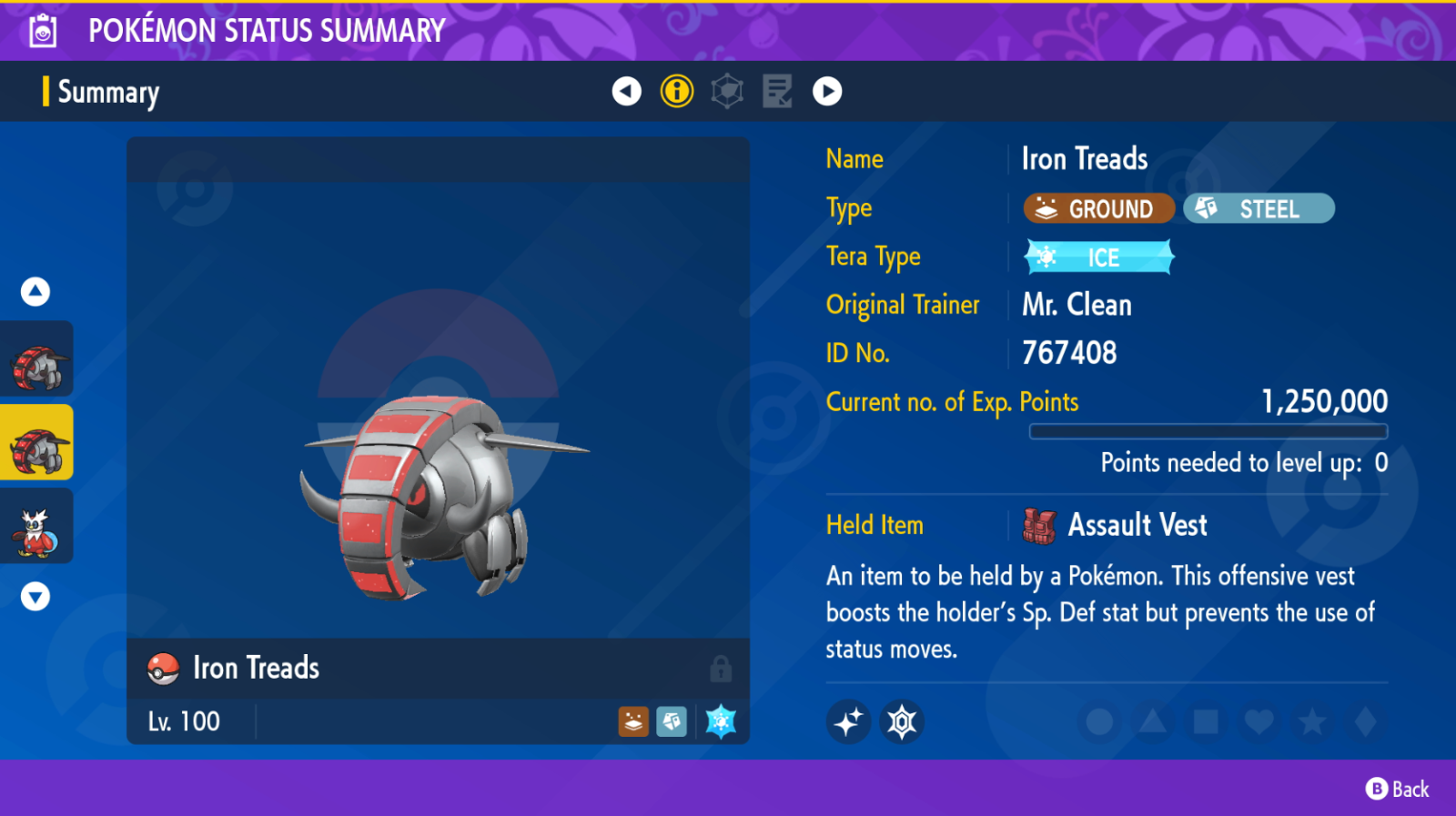
Task: Open the notepad memo tab
Action: tap(777, 91)
